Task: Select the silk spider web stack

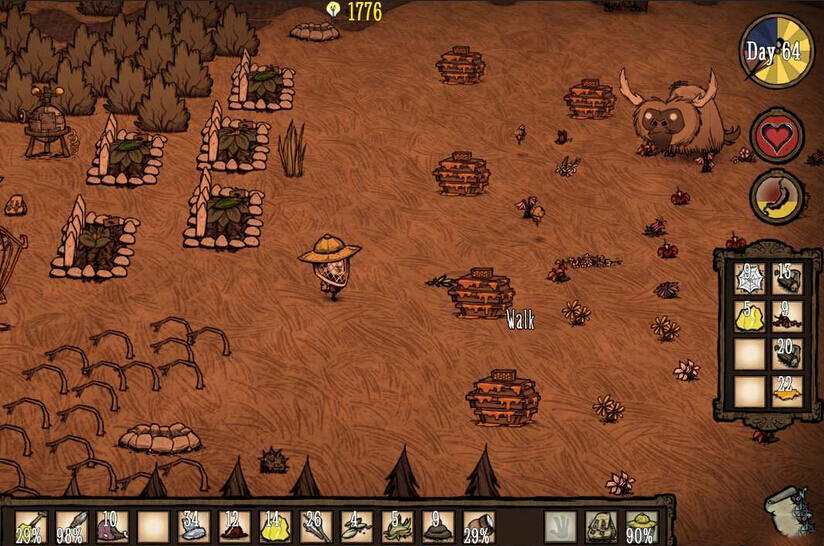Action: [750, 278]
